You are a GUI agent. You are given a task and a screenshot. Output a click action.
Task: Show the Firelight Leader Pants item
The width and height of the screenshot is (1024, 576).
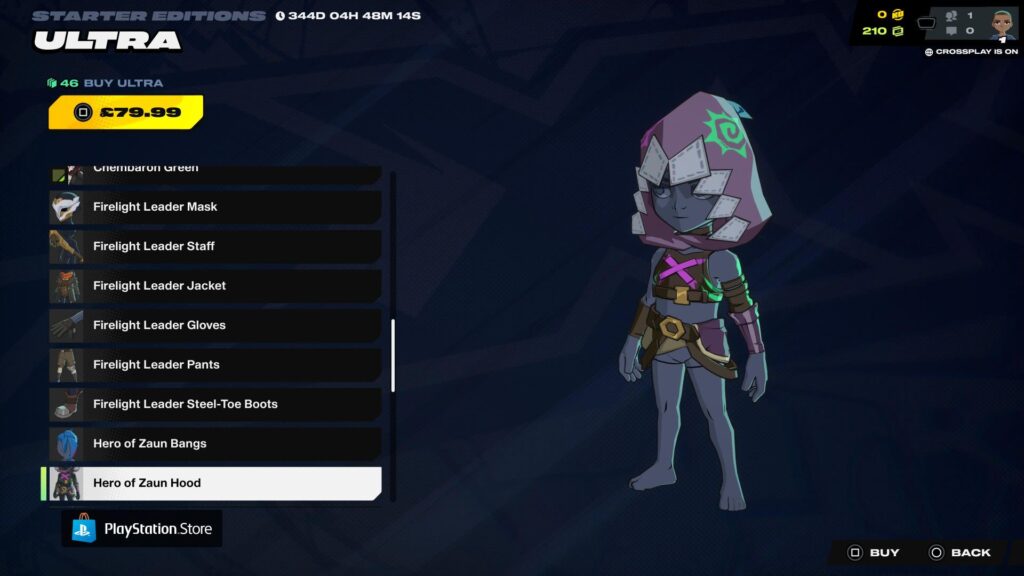click(x=215, y=365)
